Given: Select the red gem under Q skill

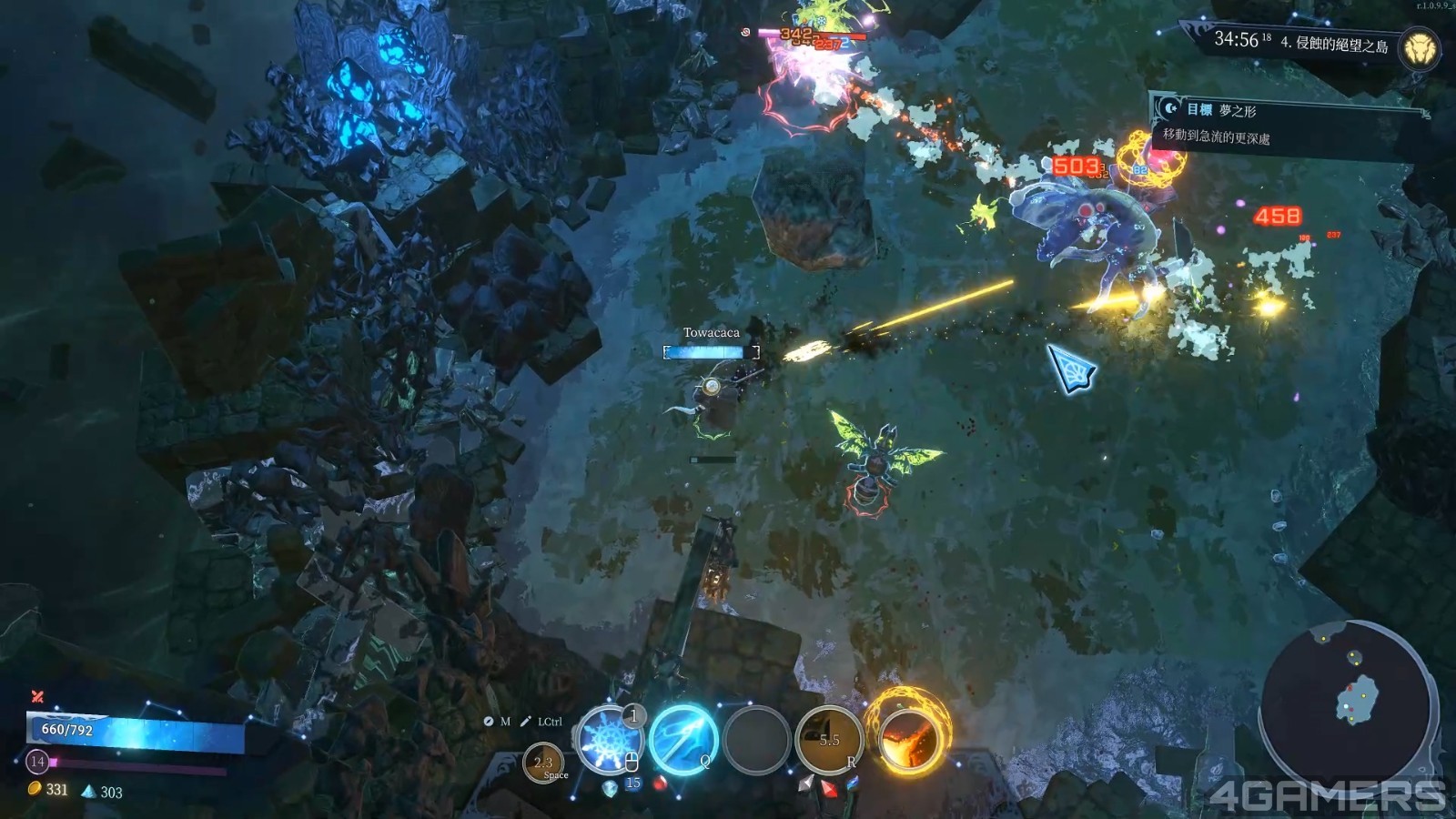Looking at the screenshot, I should coord(660,784).
